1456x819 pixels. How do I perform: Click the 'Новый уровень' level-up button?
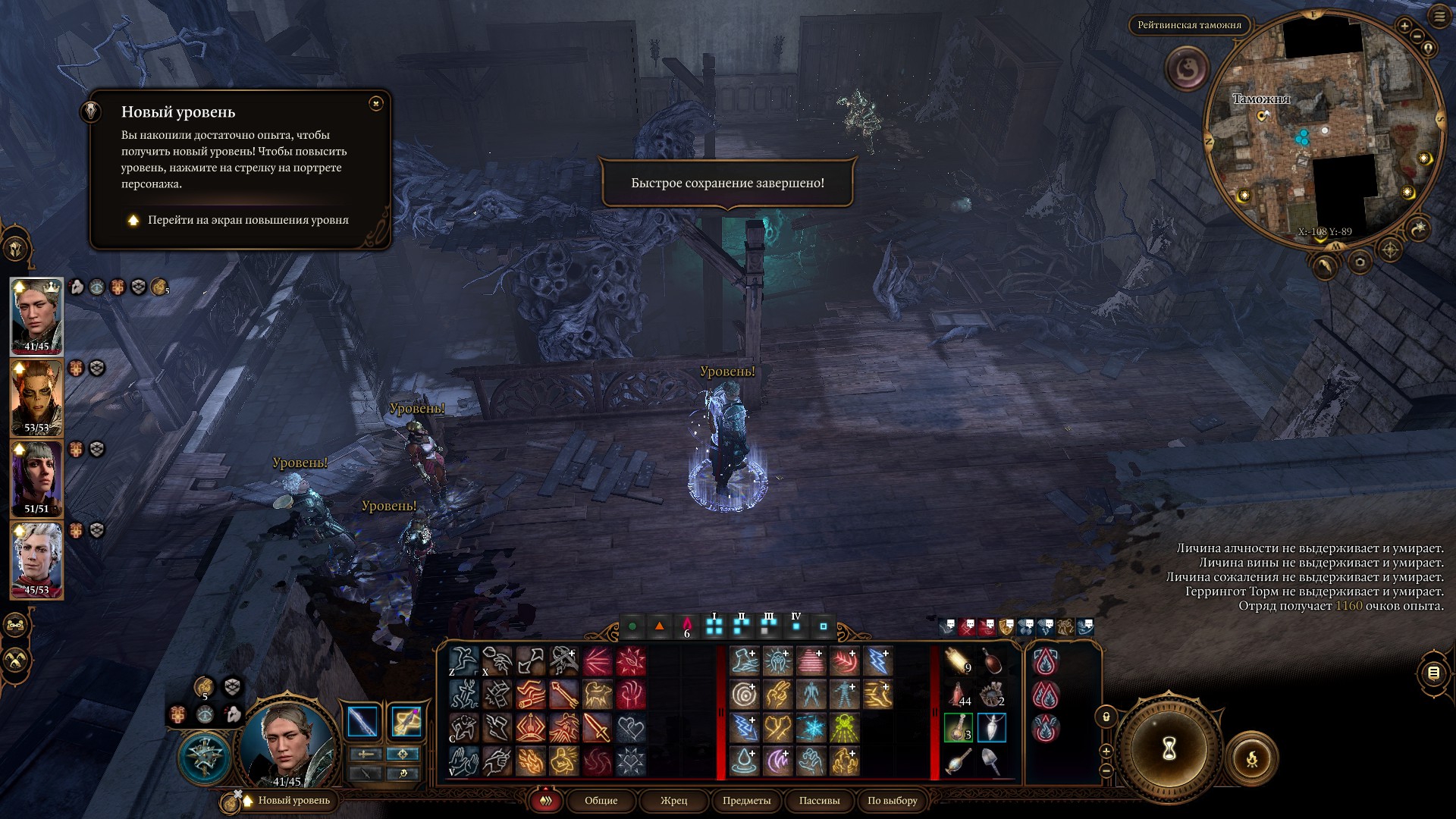(293, 801)
